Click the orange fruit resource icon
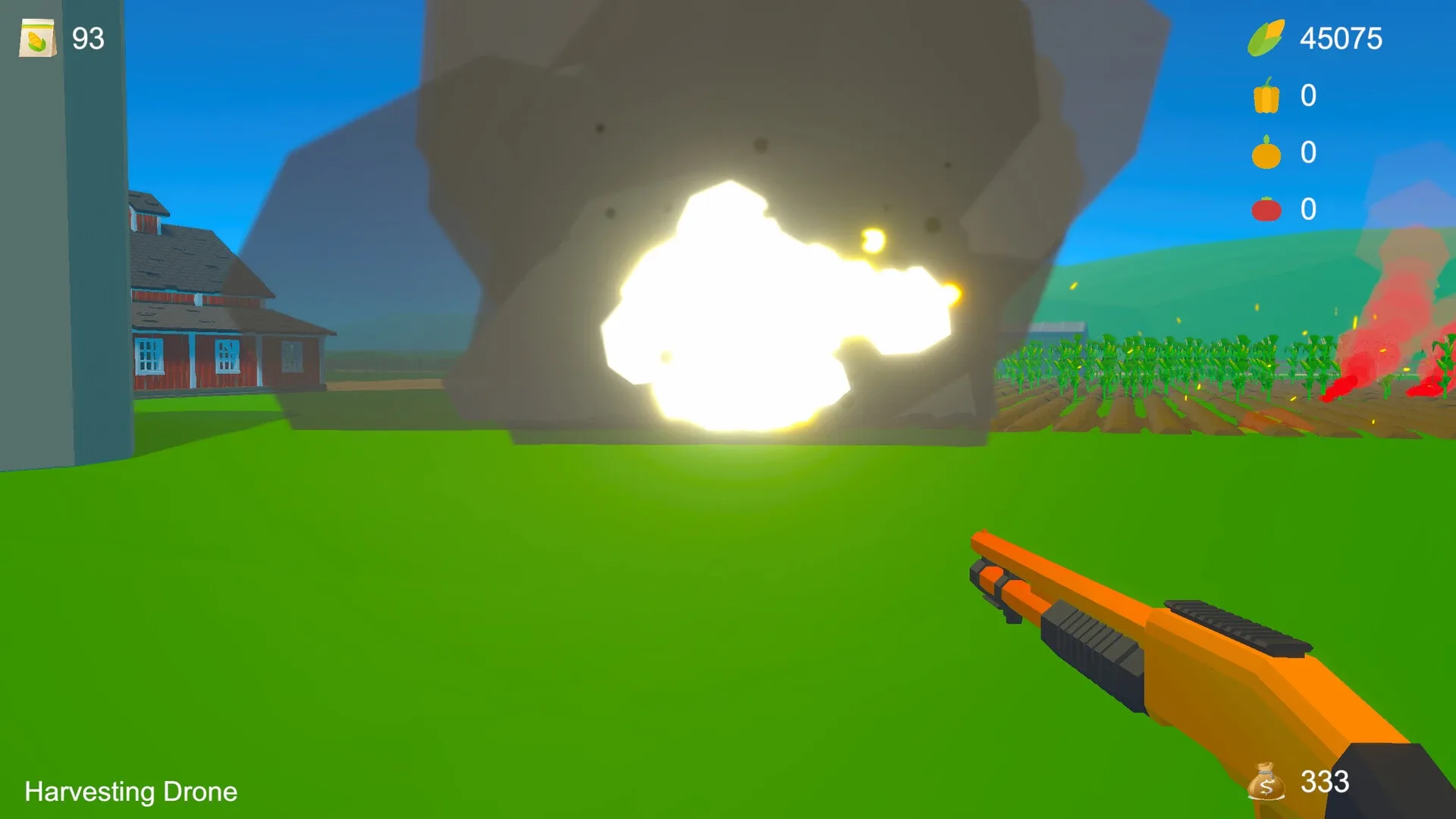 1266,153
